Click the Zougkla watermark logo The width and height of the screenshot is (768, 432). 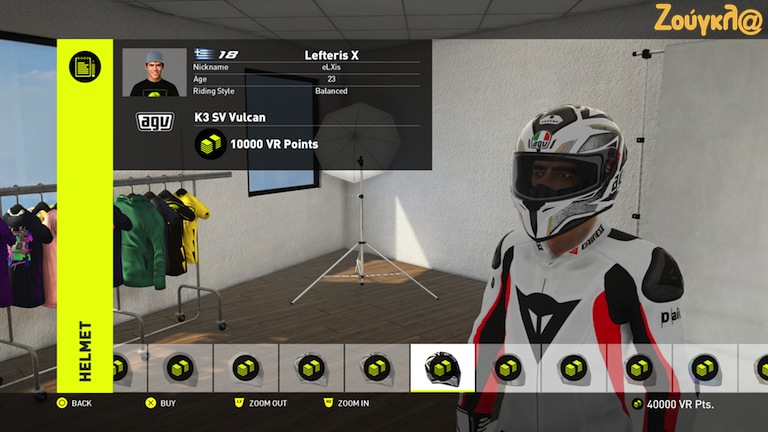(x=708, y=19)
